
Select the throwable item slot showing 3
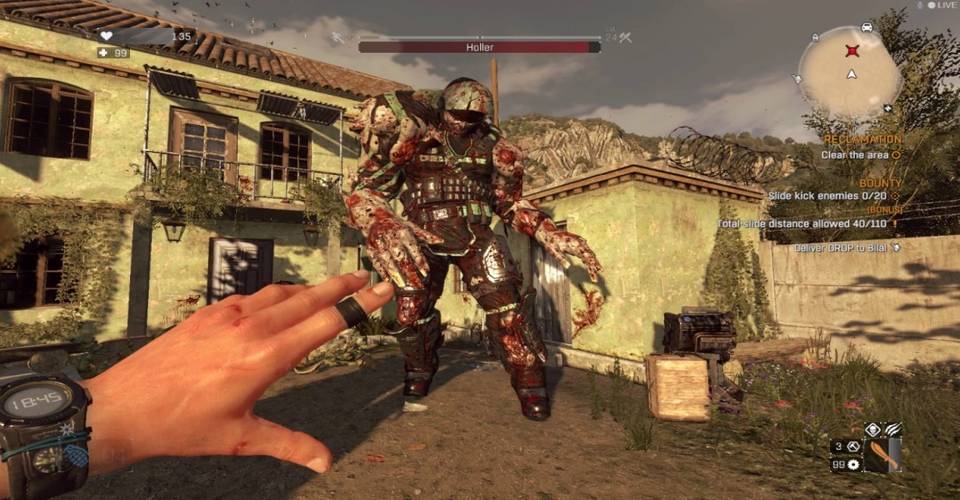tap(846, 446)
